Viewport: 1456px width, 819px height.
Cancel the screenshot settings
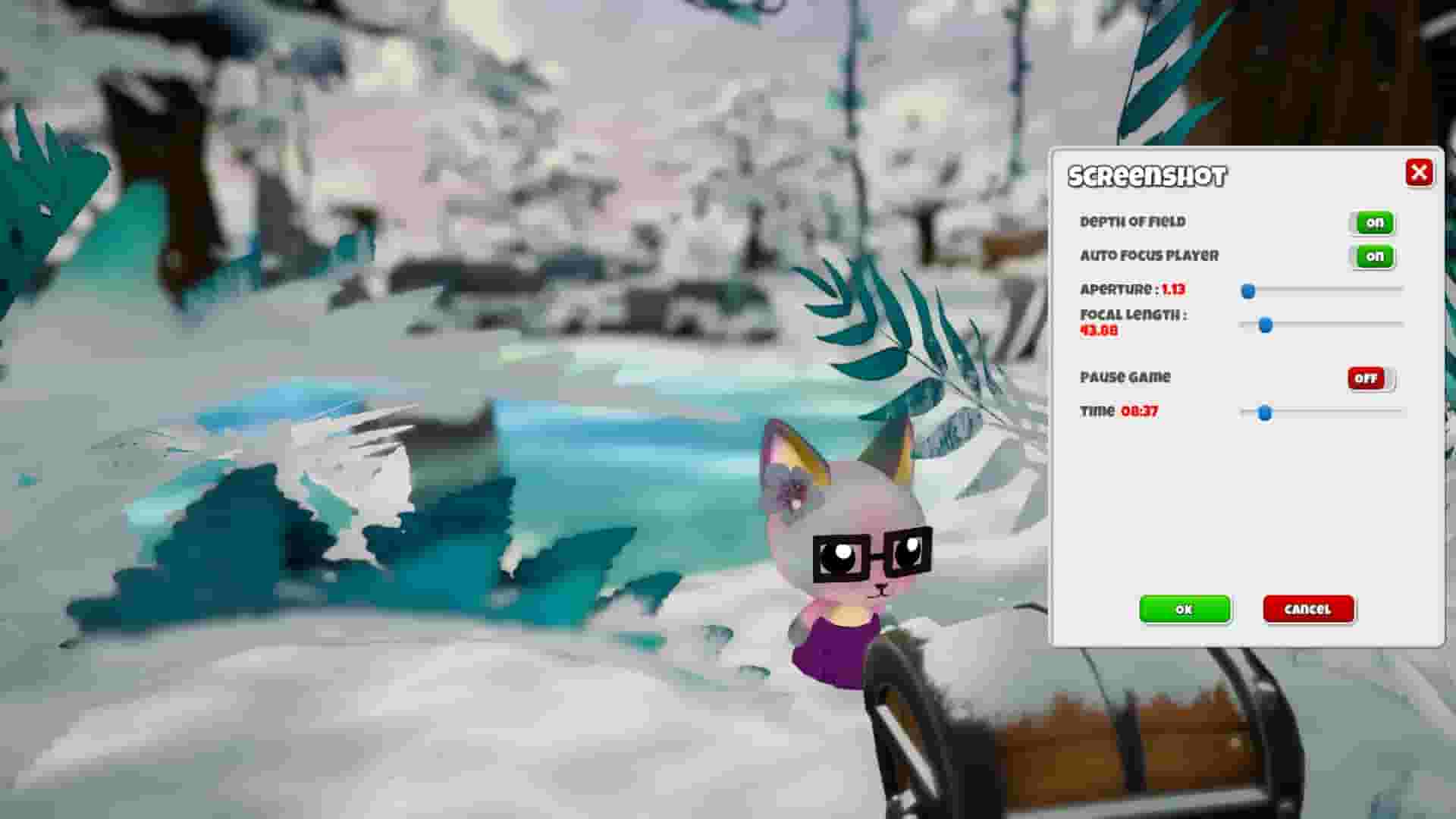pos(1308,609)
